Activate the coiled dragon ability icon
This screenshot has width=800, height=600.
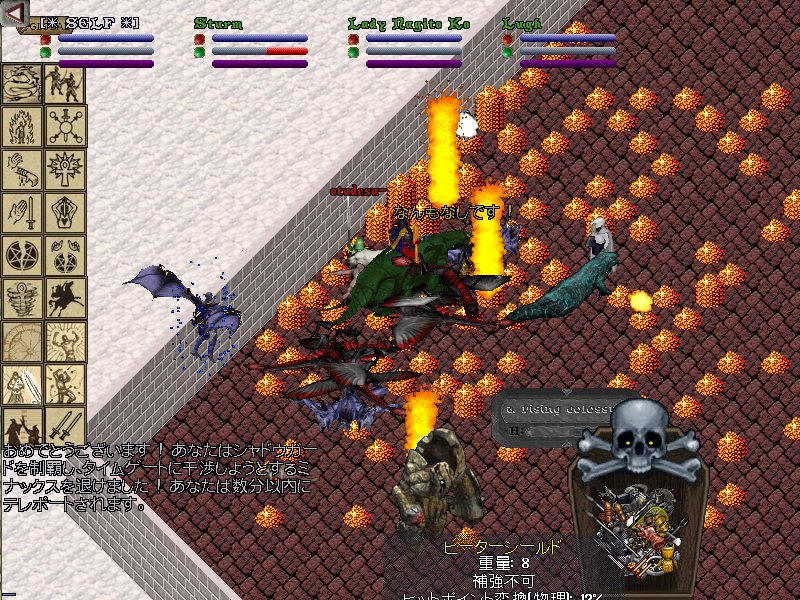click(21, 84)
